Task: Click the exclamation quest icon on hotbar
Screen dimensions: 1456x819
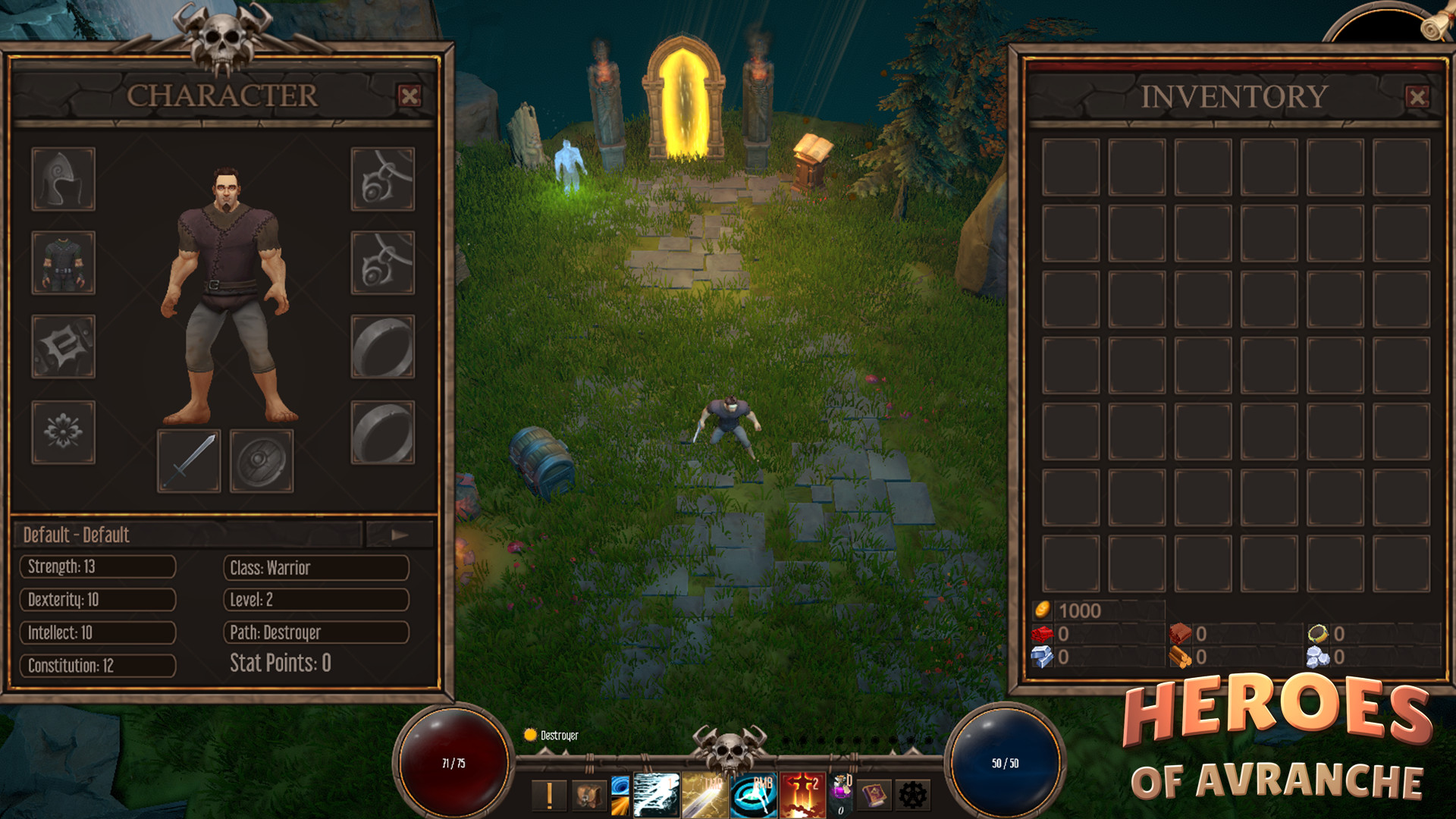Action: point(548,795)
